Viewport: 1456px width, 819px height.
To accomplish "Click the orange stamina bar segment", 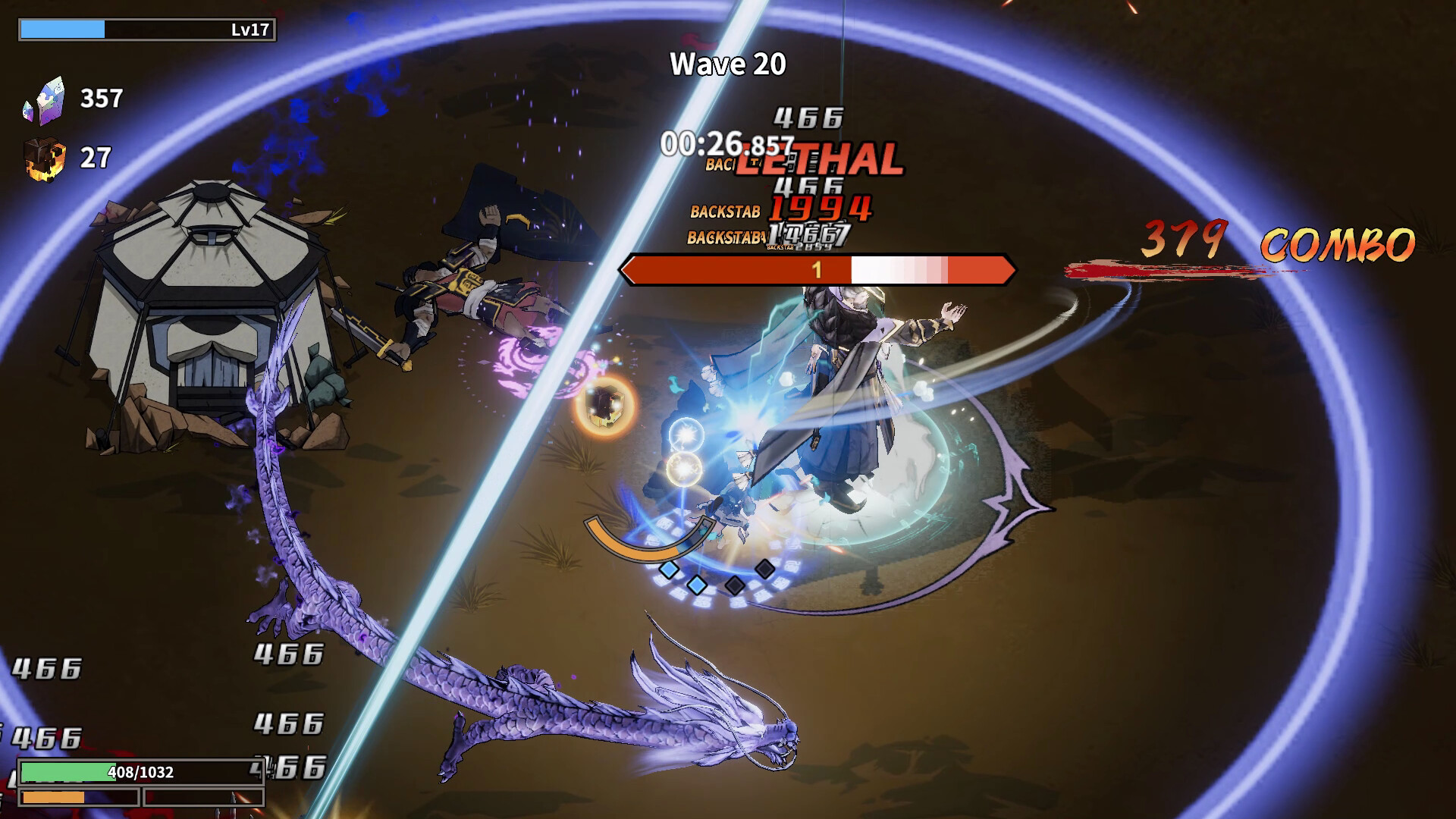I will pyautogui.click(x=53, y=798).
